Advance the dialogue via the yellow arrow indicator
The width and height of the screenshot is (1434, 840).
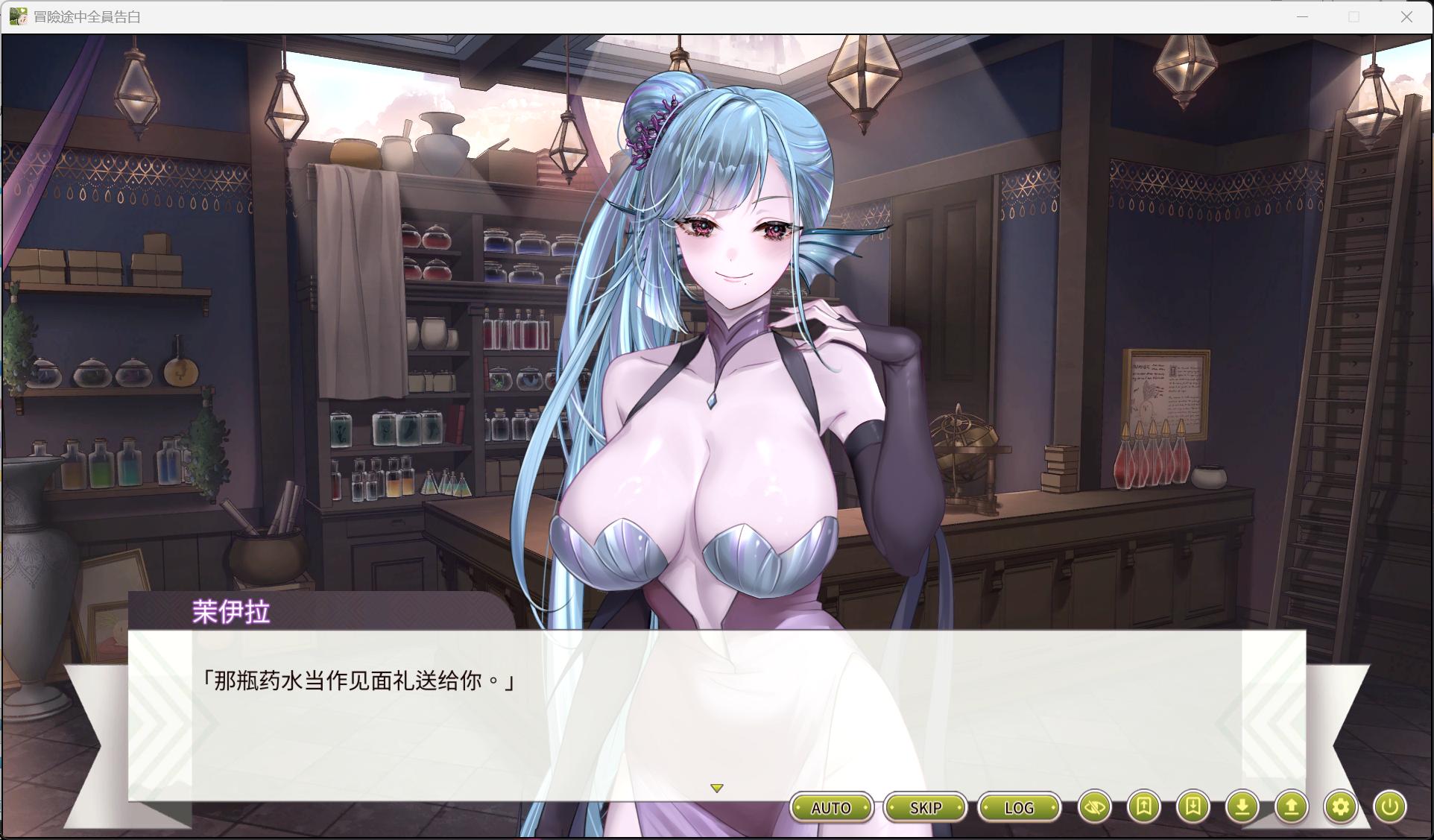tap(717, 789)
